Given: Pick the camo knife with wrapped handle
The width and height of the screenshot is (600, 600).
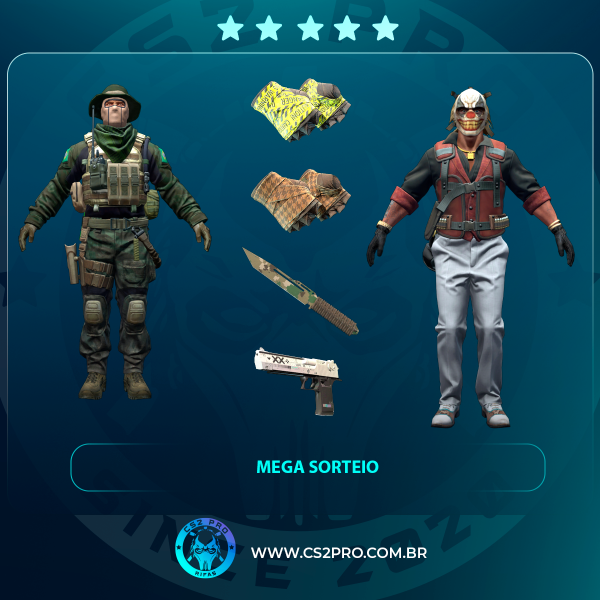Looking at the screenshot, I should coord(299,289).
